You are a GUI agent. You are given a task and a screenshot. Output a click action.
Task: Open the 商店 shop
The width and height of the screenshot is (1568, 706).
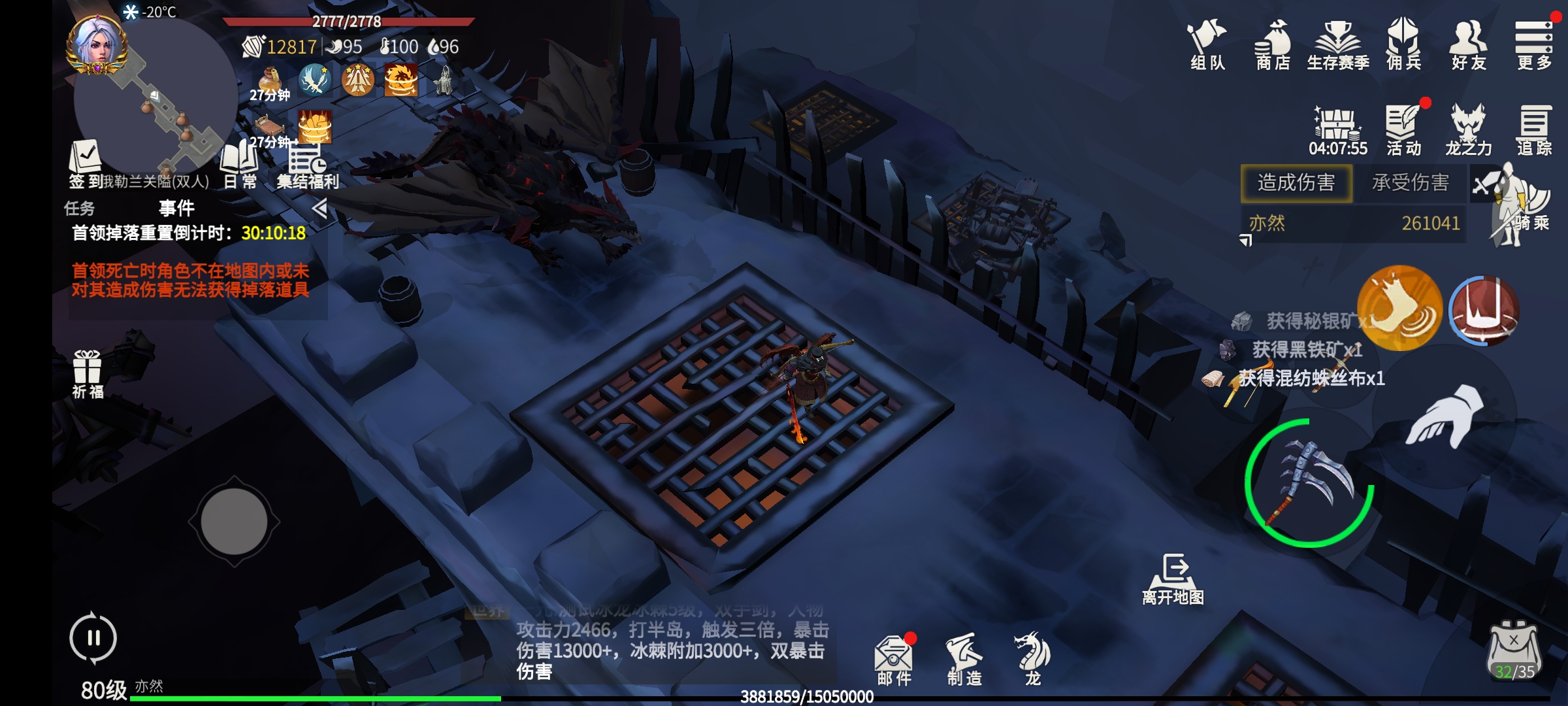click(1272, 43)
